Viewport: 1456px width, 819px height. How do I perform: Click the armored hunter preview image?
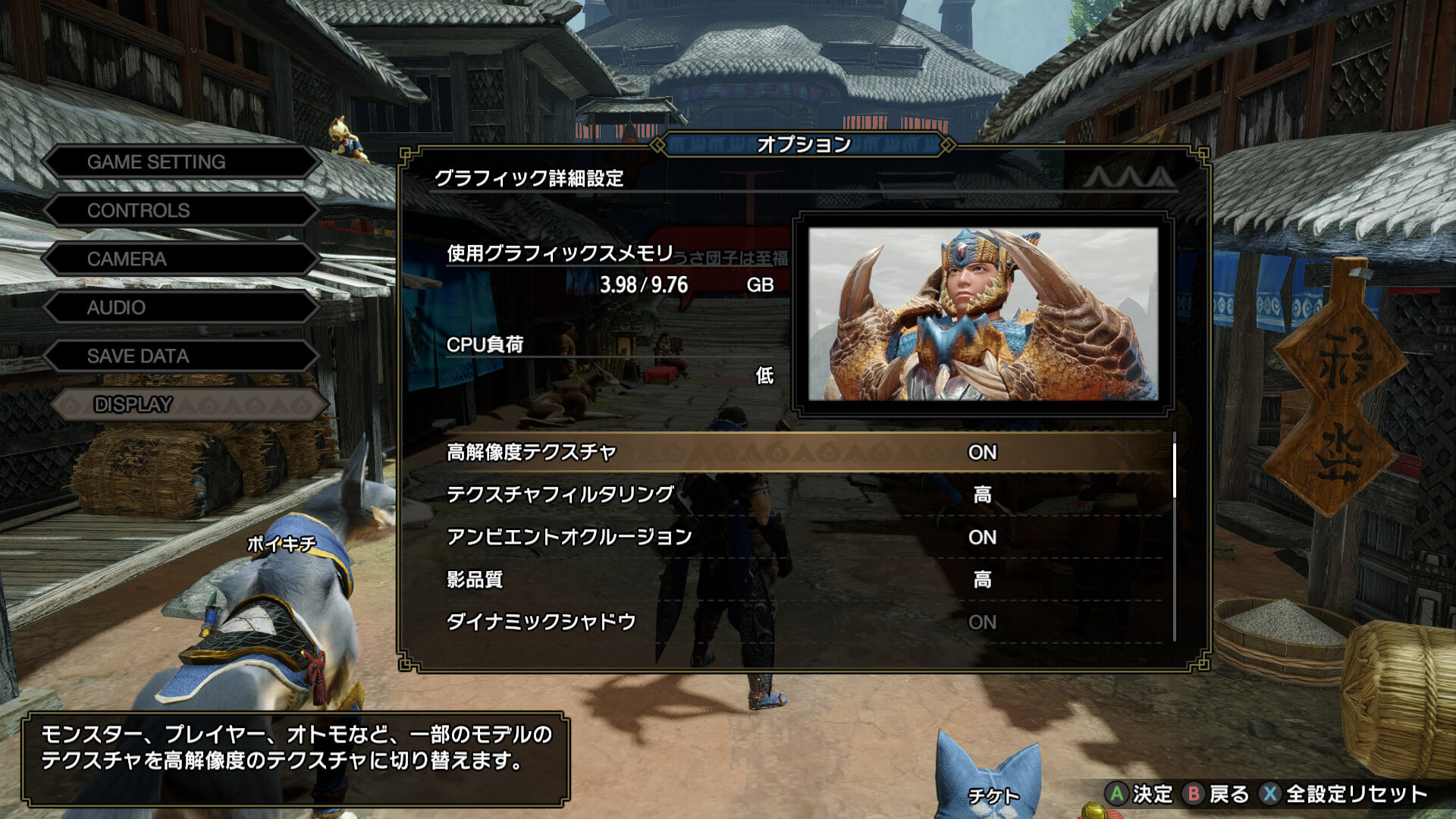(x=983, y=314)
